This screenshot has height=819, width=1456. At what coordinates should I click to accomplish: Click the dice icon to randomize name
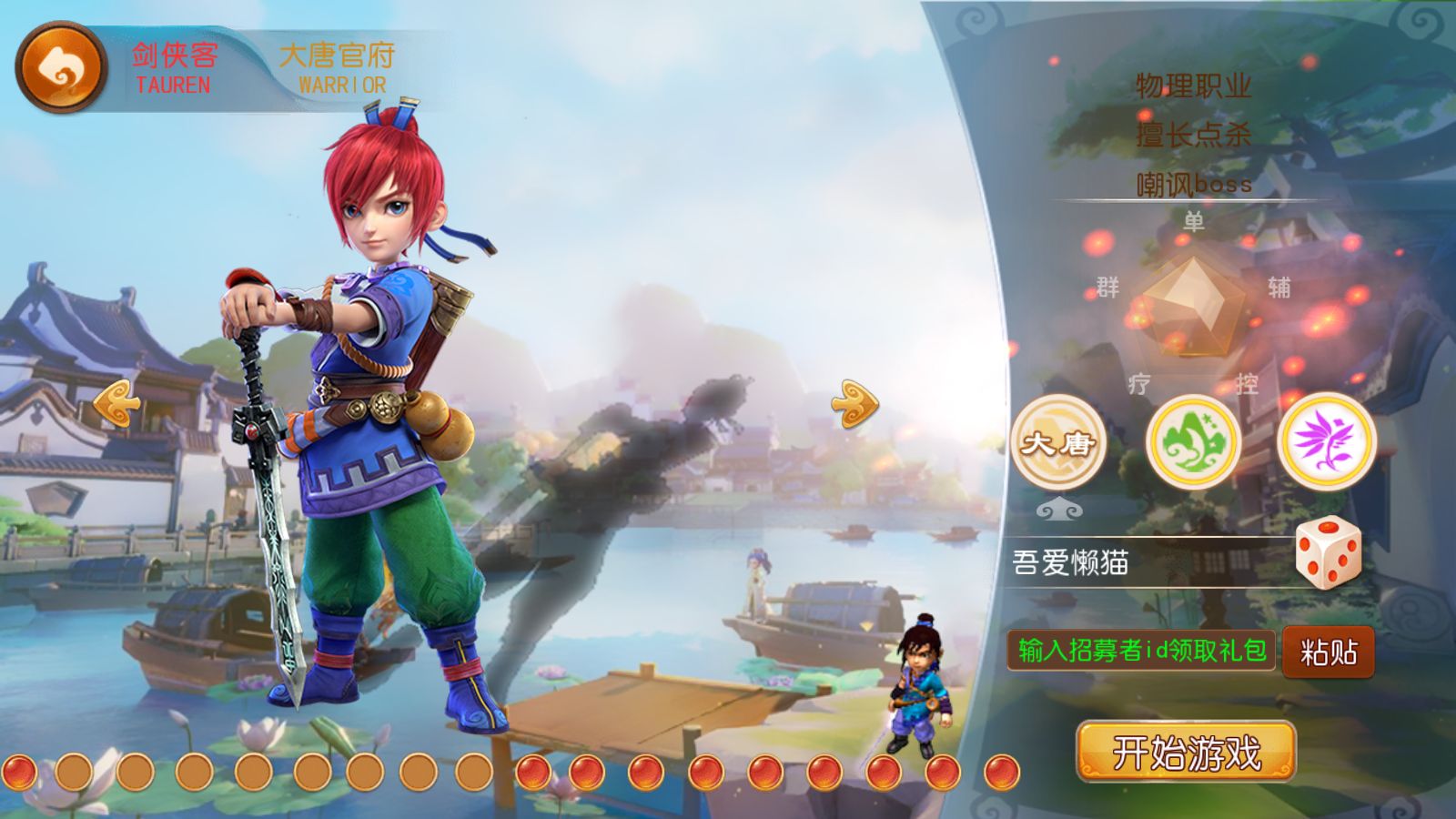tap(1327, 555)
